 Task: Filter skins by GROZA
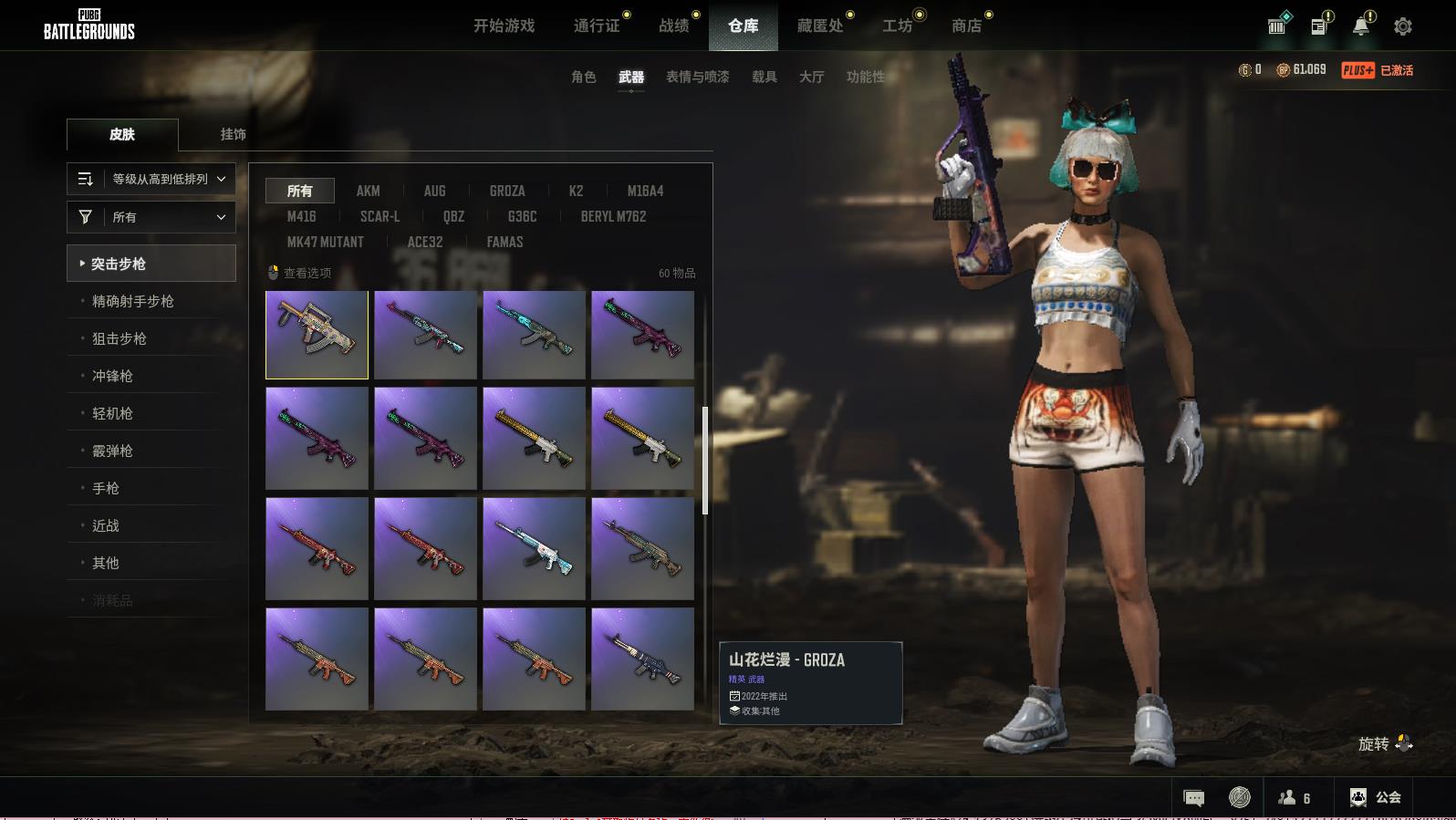pyautogui.click(x=507, y=191)
